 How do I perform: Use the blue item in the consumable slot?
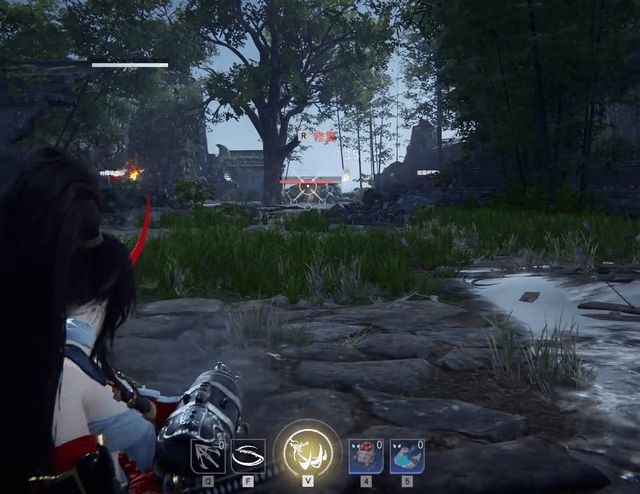pos(407,456)
